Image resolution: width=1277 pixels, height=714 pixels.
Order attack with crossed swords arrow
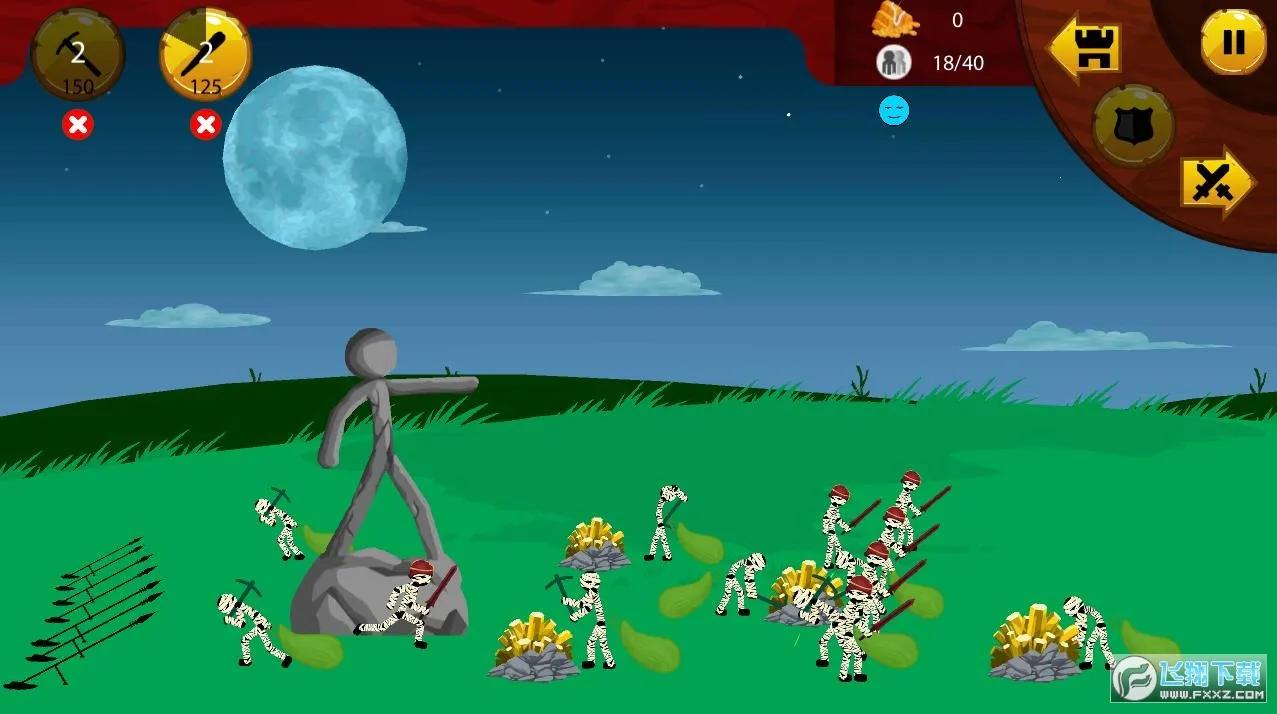point(1216,182)
